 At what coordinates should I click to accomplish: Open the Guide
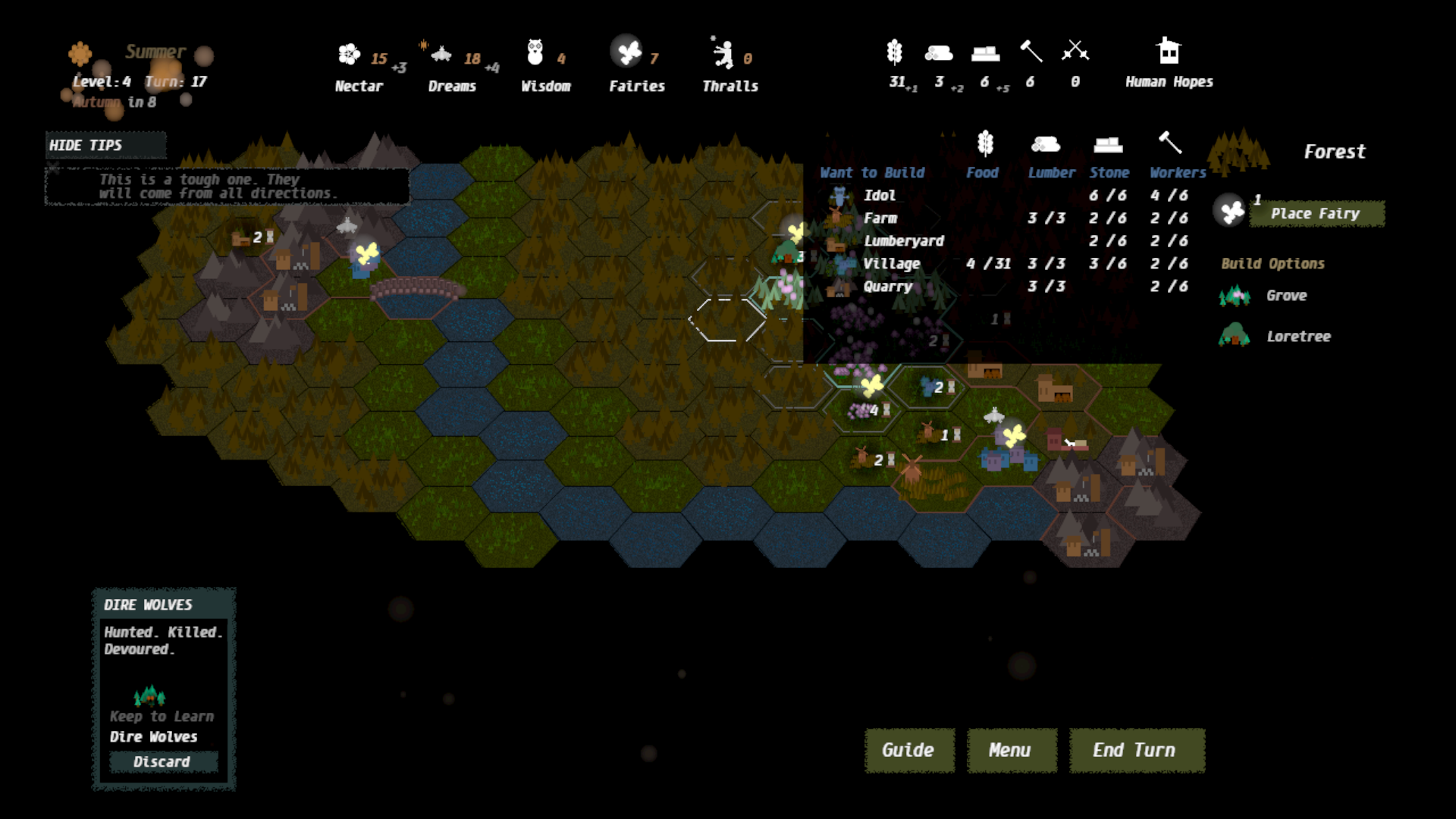pyautogui.click(x=908, y=750)
